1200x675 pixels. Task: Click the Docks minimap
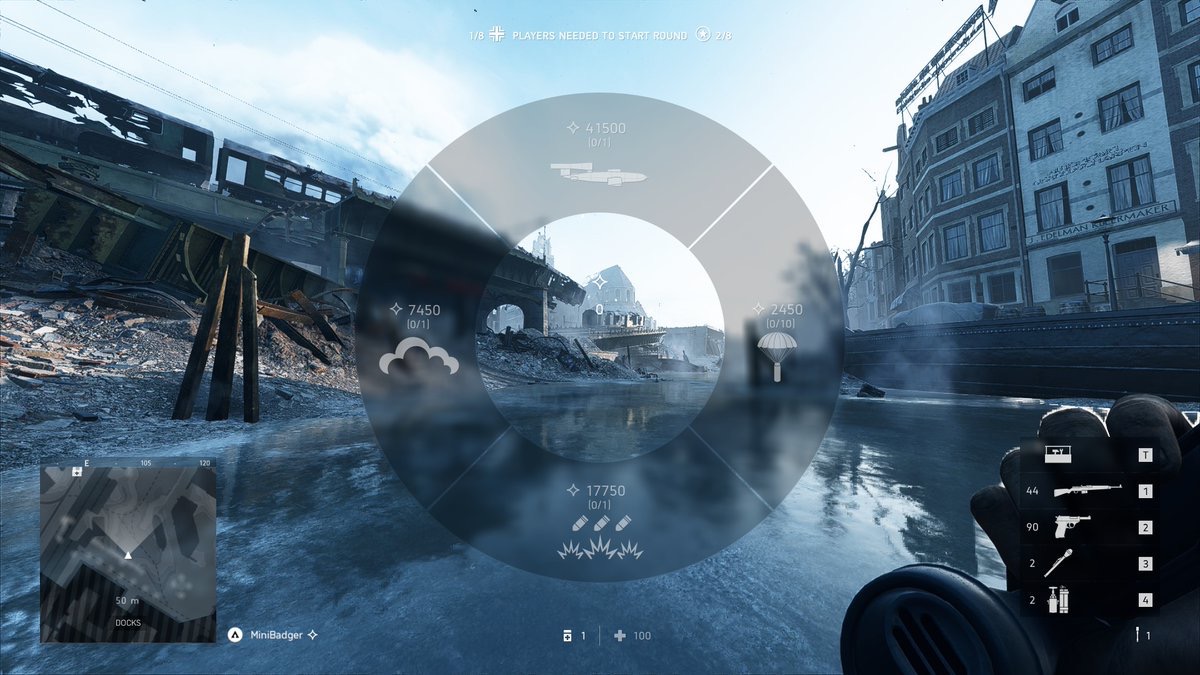click(128, 549)
